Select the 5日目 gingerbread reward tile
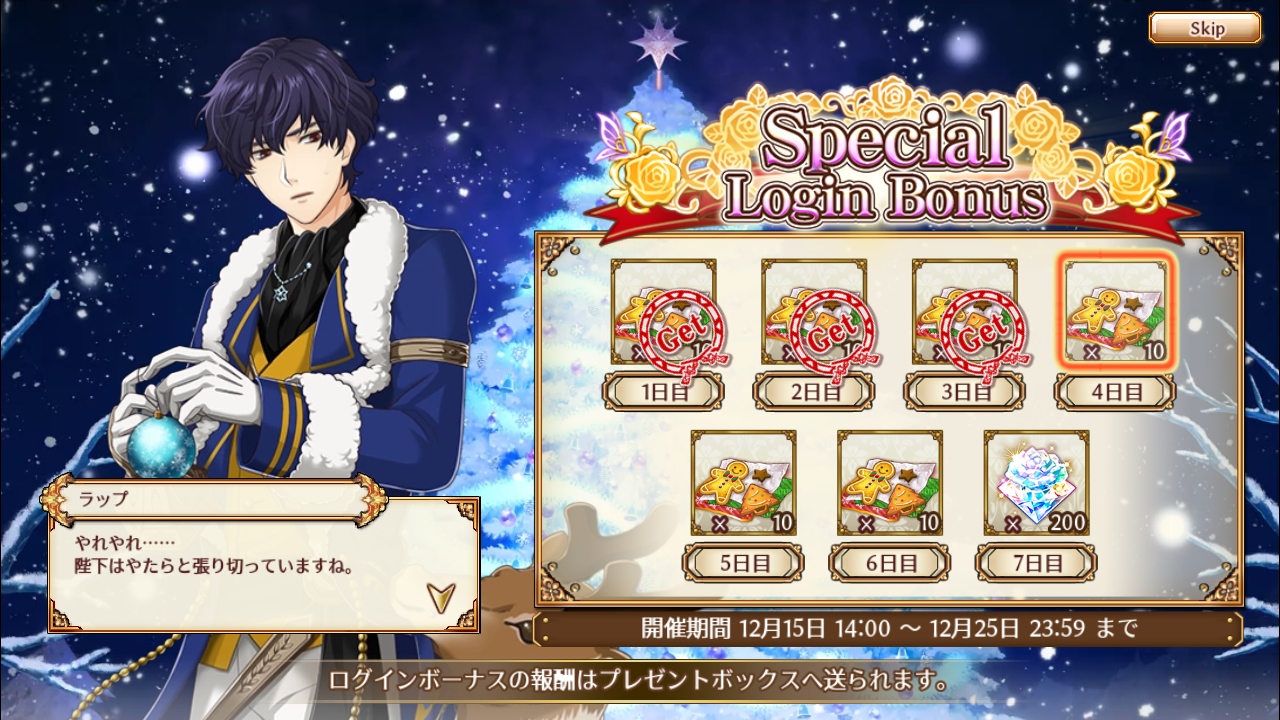Image resolution: width=1280 pixels, height=720 pixels. 744,482
